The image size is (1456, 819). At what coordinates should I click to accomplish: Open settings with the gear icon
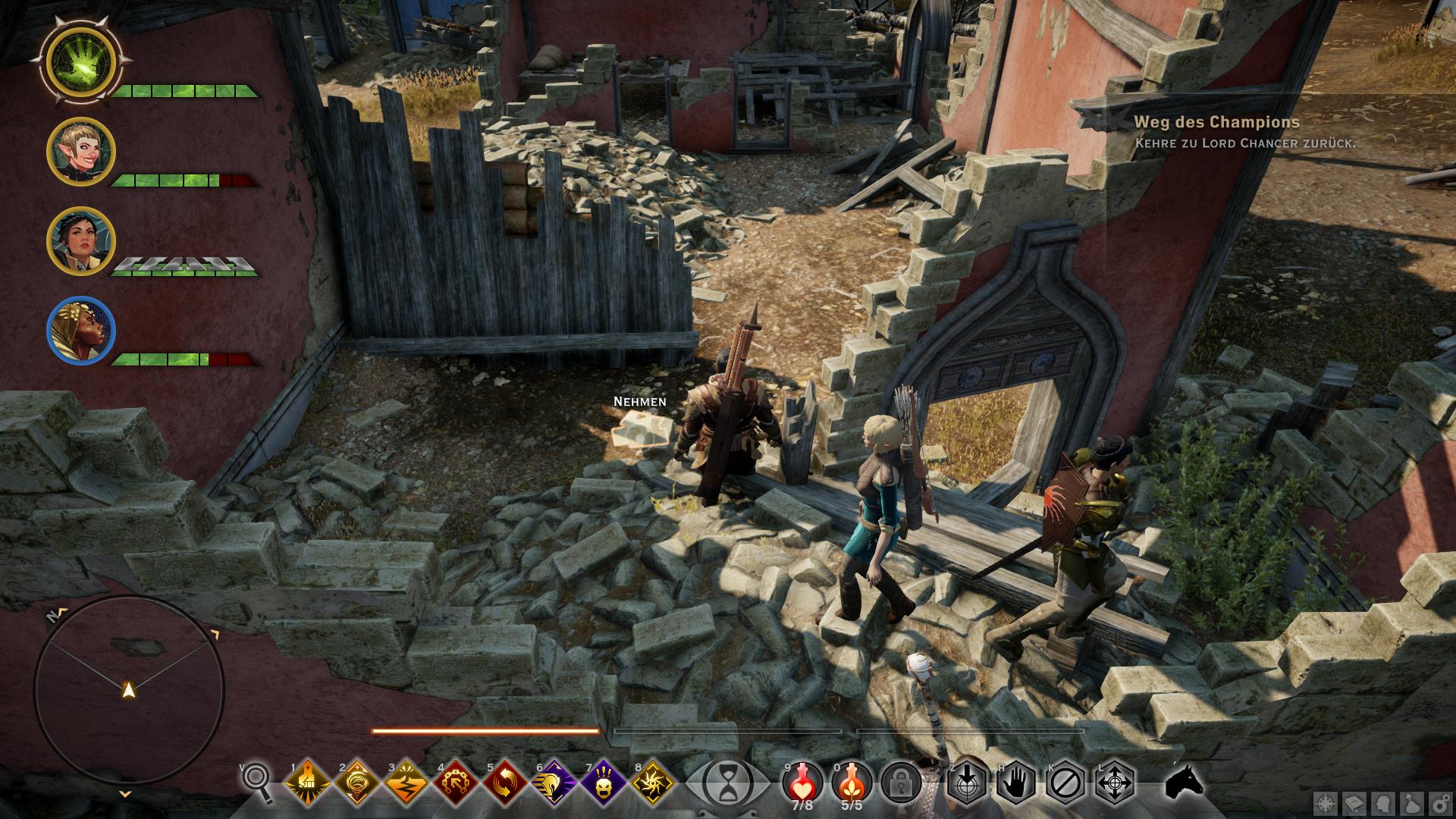(1440, 804)
